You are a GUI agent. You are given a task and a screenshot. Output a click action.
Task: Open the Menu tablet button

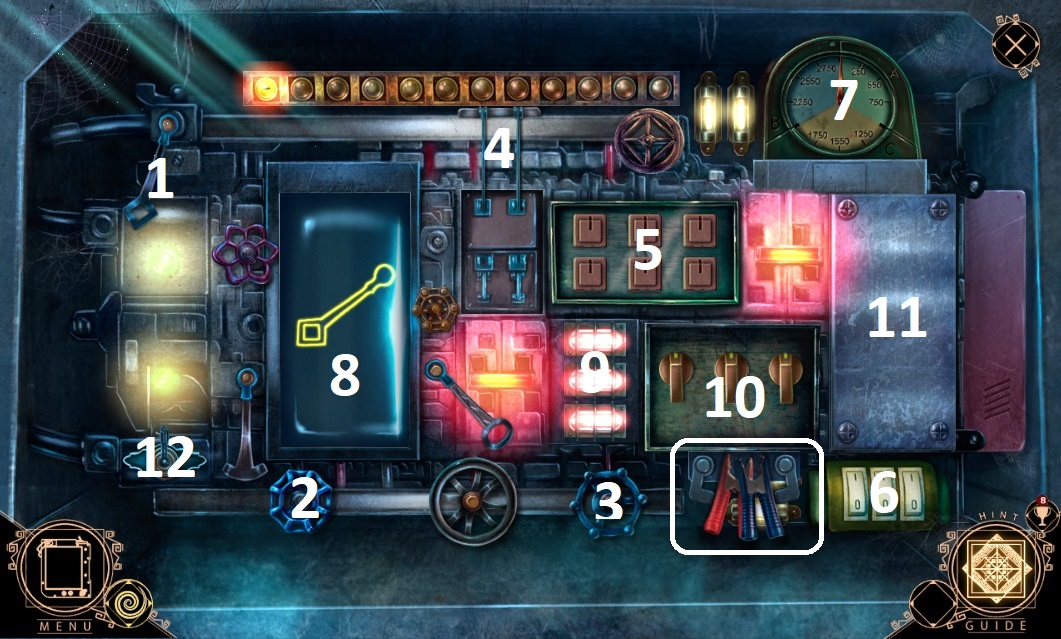pos(54,574)
